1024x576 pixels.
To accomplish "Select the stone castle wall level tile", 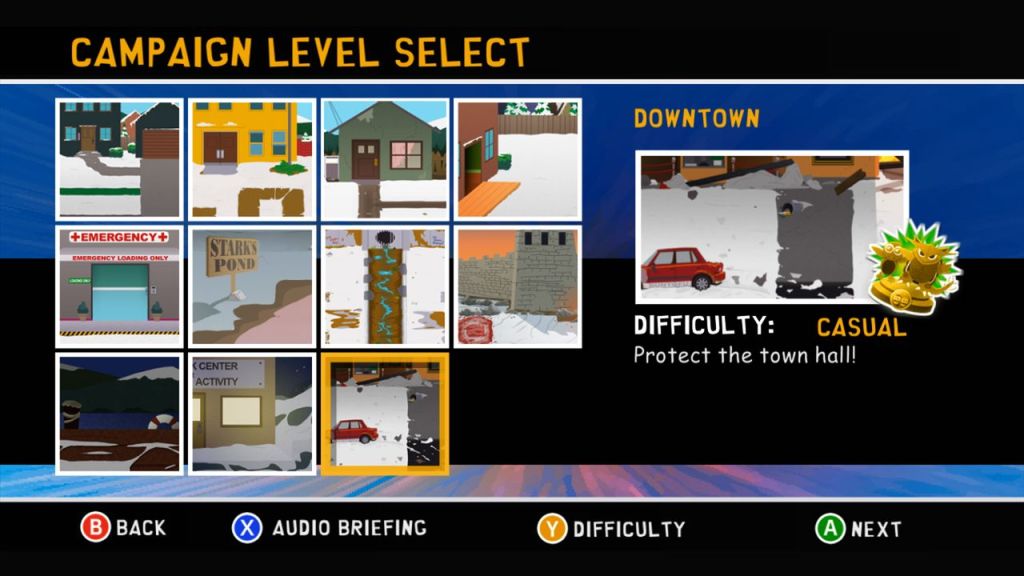I will tap(518, 286).
